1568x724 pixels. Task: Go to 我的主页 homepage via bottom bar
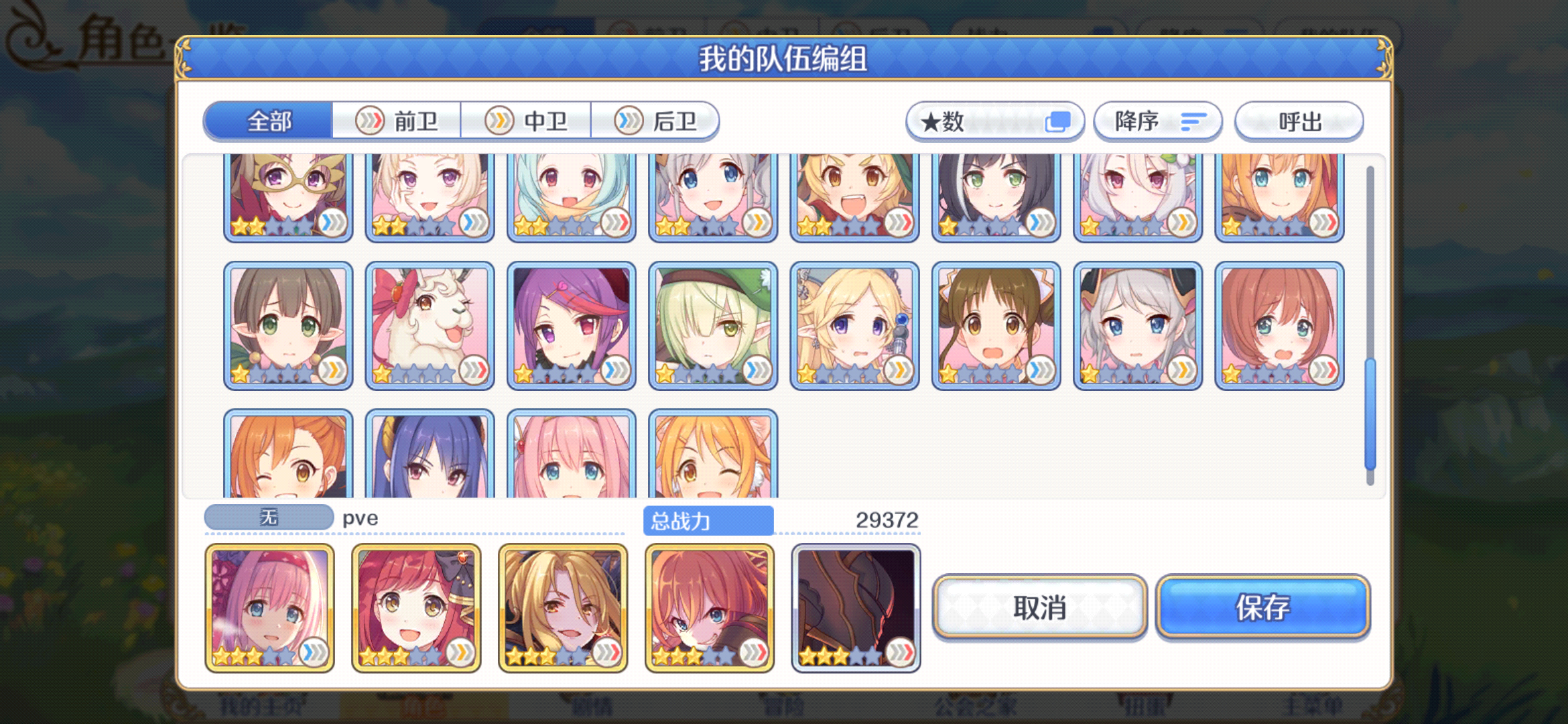click(x=263, y=707)
